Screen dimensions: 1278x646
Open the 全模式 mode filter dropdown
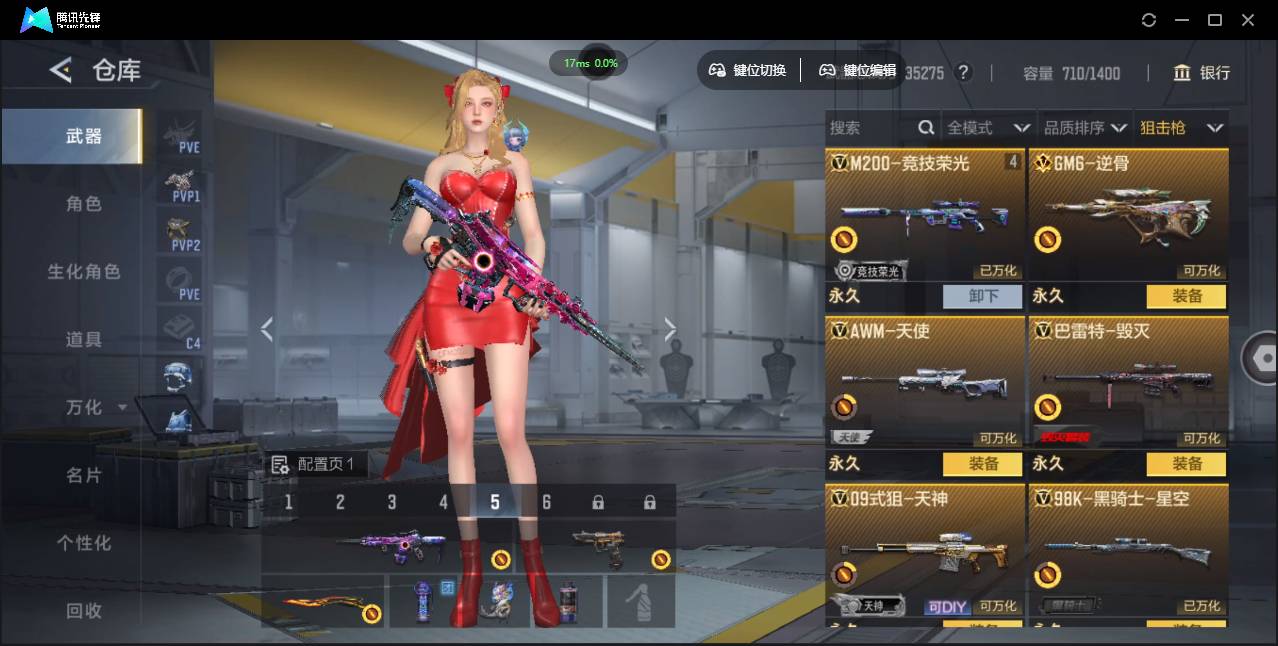(x=988, y=128)
